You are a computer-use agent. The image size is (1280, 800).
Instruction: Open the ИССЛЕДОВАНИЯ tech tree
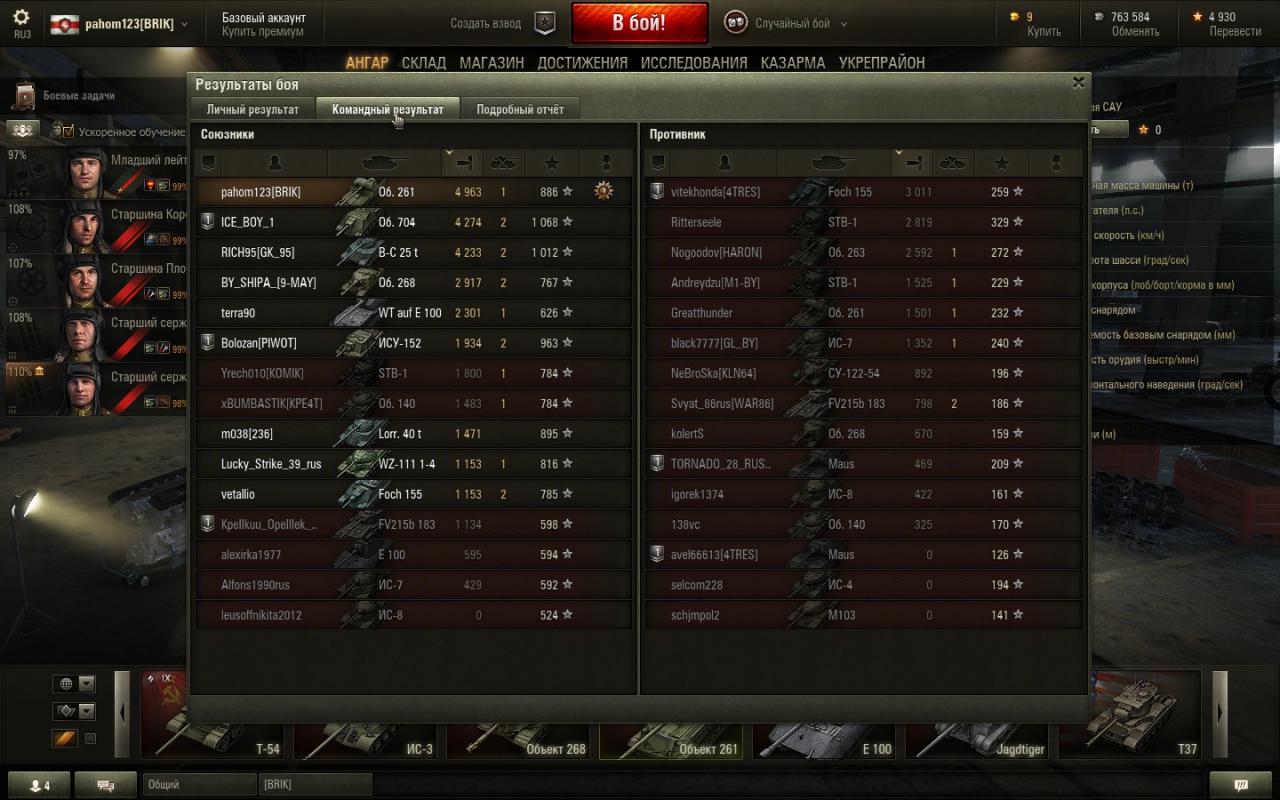click(693, 62)
